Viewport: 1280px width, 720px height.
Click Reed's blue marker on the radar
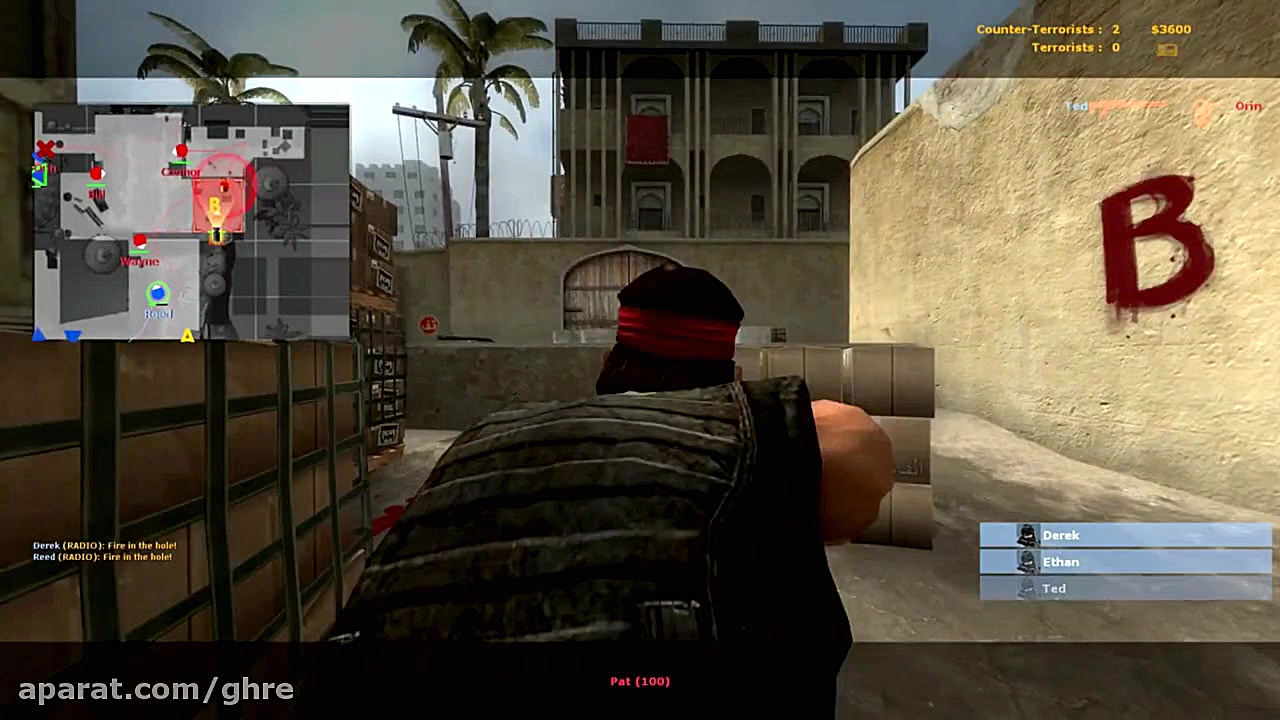[158, 291]
